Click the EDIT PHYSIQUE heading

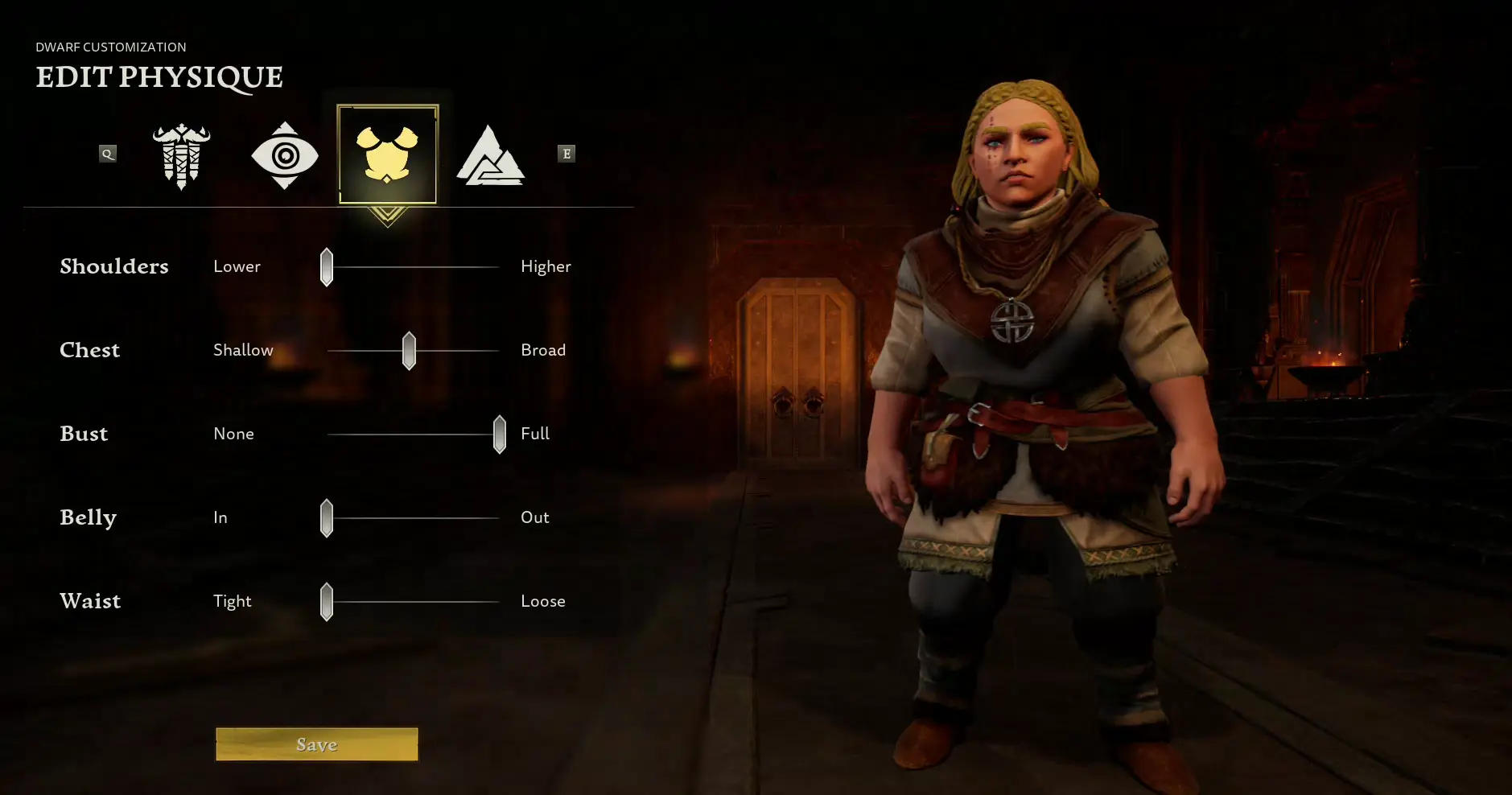pos(159,77)
